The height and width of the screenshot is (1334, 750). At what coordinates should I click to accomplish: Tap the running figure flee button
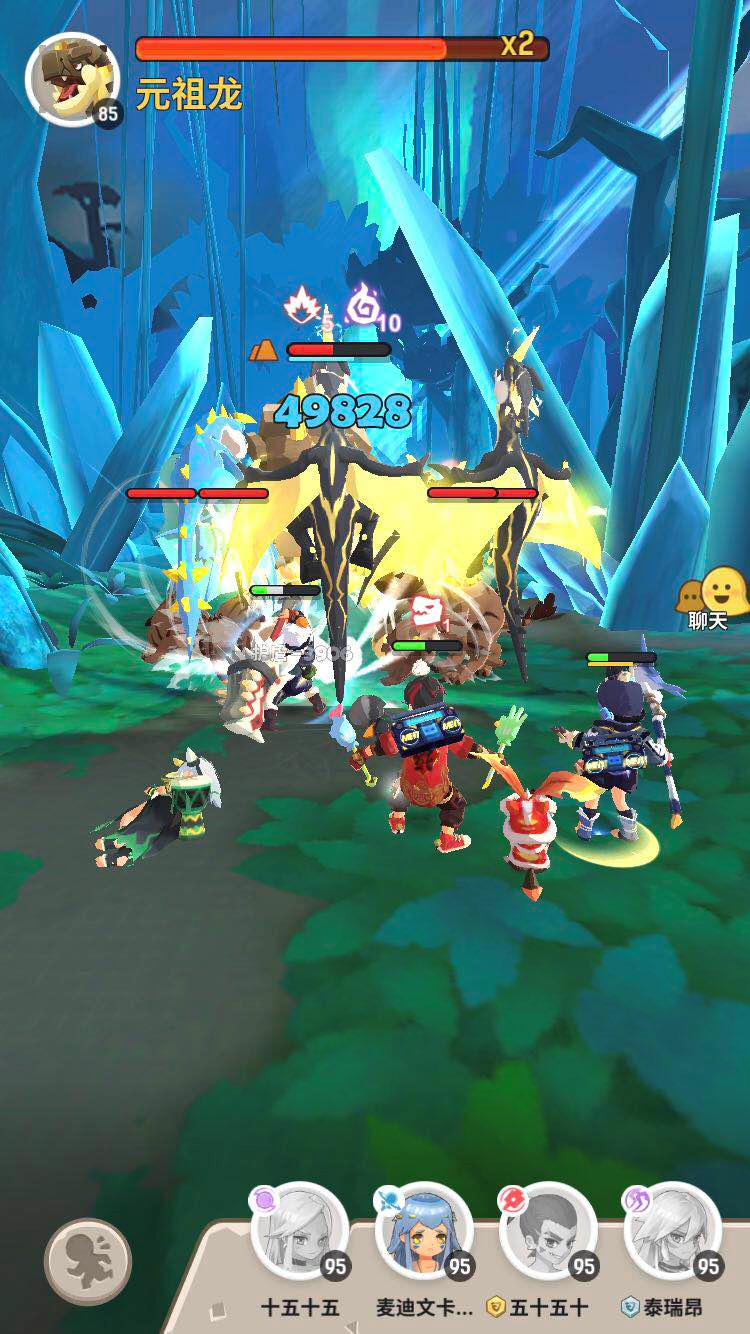[x=88, y=1260]
